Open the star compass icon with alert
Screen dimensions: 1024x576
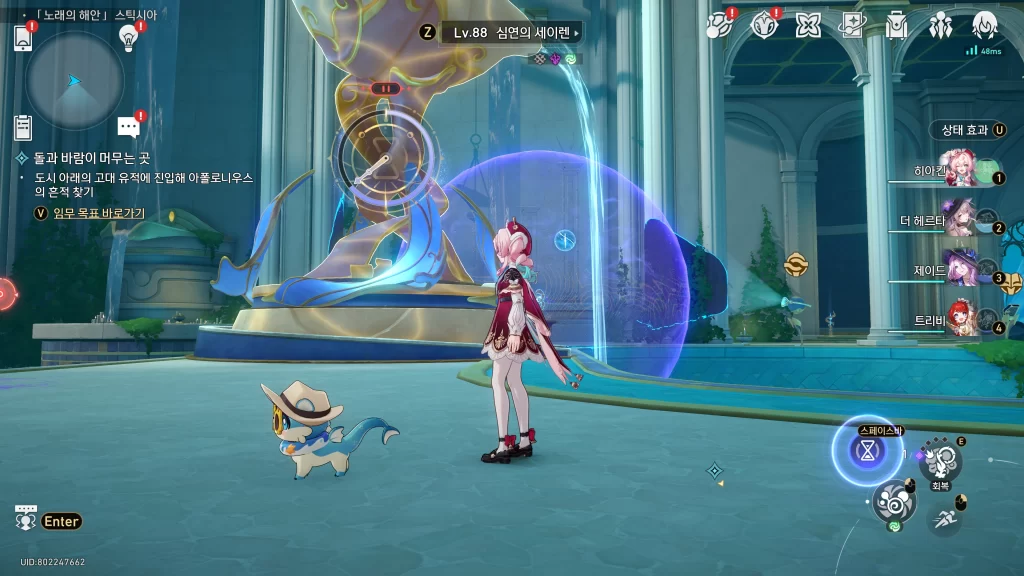pyautogui.click(x=764, y=25)
